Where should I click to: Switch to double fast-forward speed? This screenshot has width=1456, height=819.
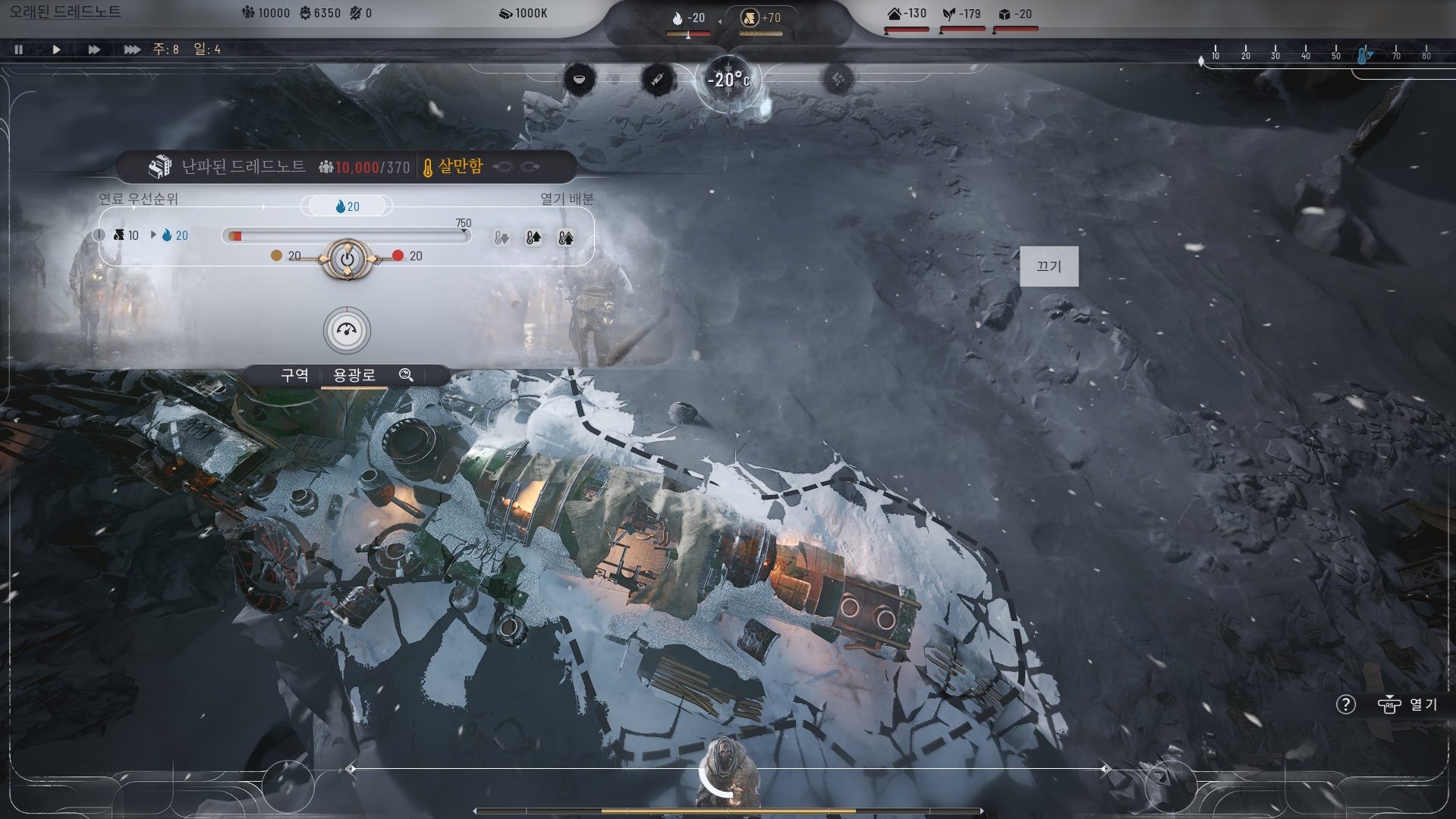(x=94, y=49)
